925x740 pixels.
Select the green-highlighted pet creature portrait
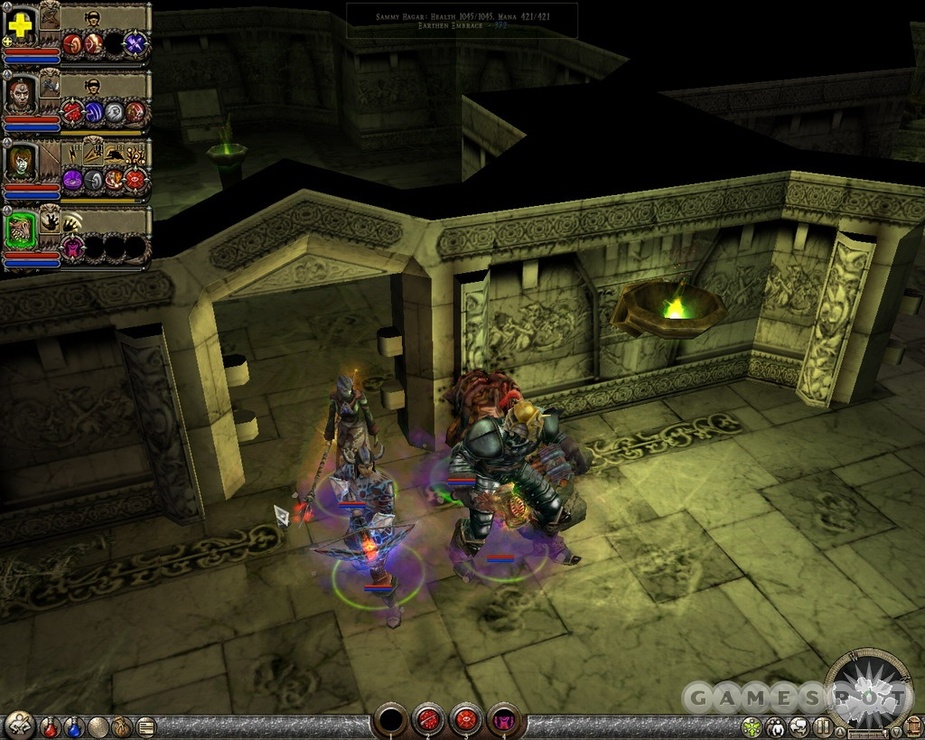(19, 232)
